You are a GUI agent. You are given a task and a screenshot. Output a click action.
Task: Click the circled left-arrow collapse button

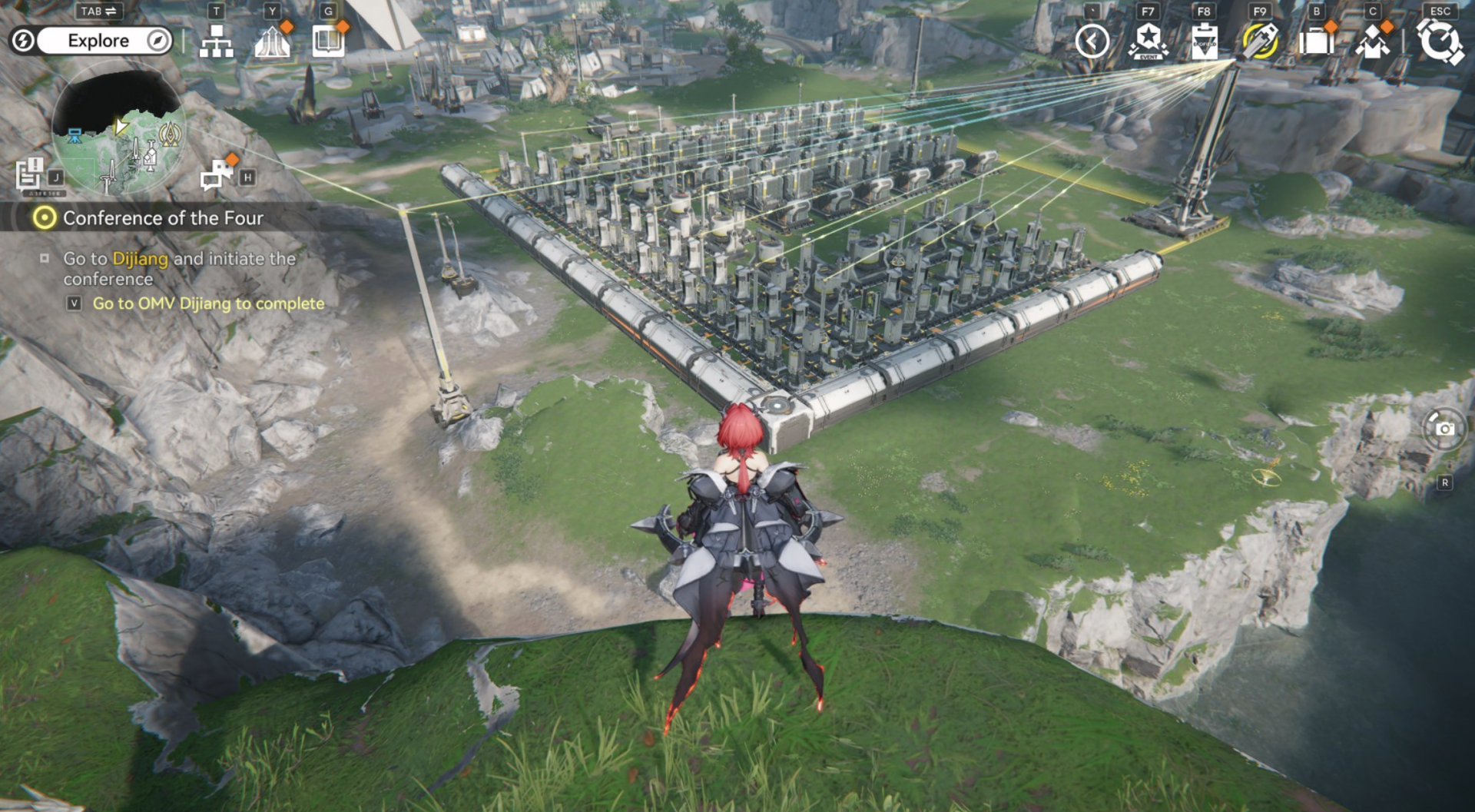pyautogui.click(x=1092, y=41)
